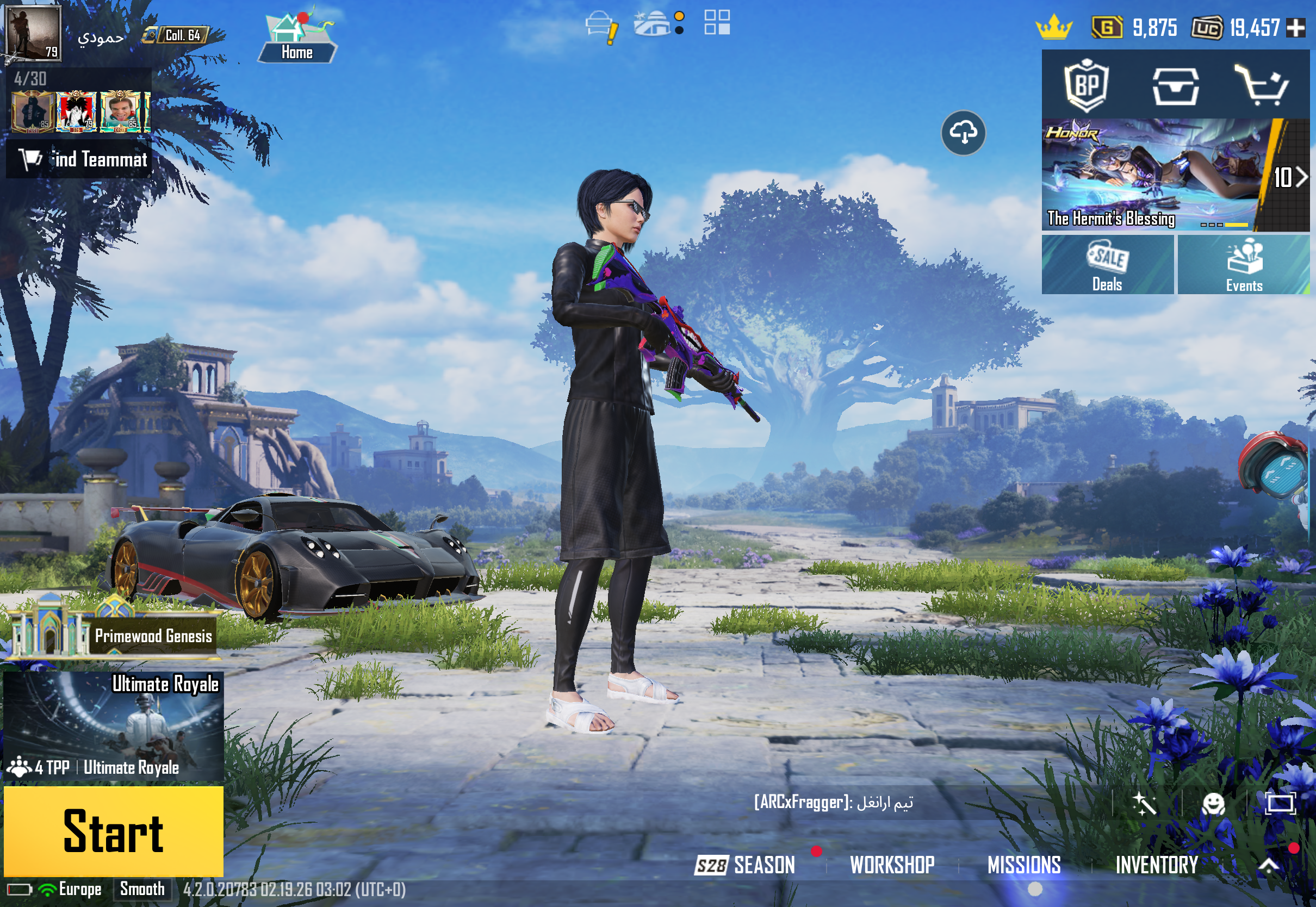Open Find Teammate panel
The height and width of the screenshot is (907, 1316).
coord(79,159)
